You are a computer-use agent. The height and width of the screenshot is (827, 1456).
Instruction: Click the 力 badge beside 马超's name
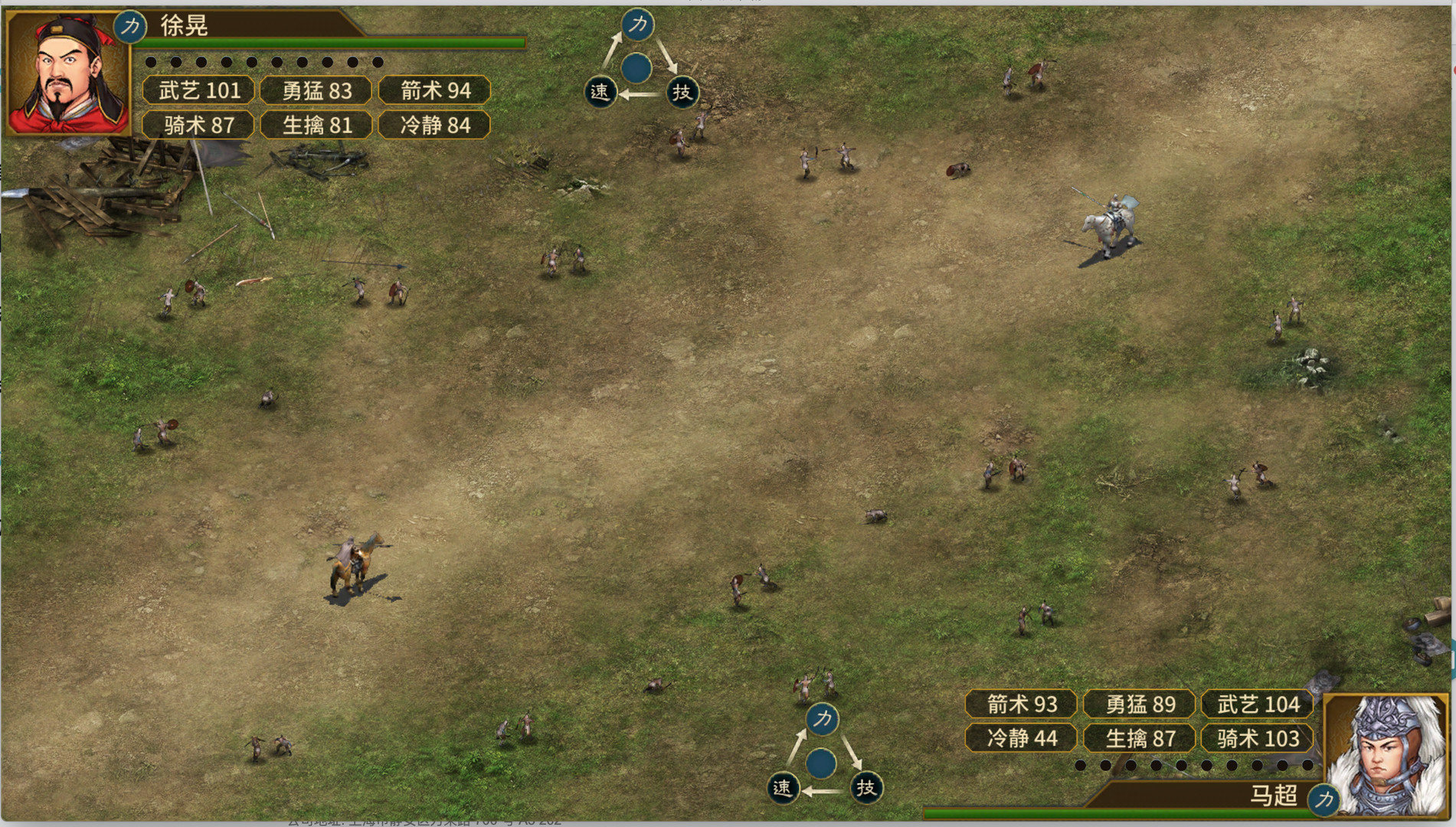pos(1323,799)
